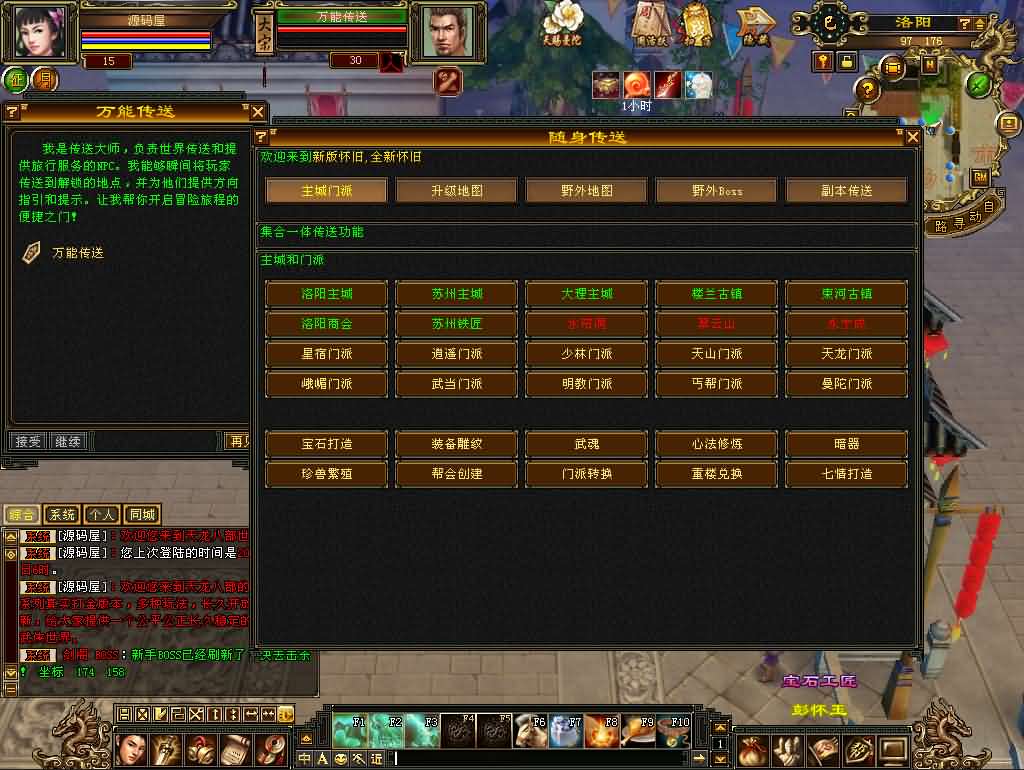Screen dimensions: 1024x770
Task: Close the 随身传送 window
Action: tap(911, 137)
